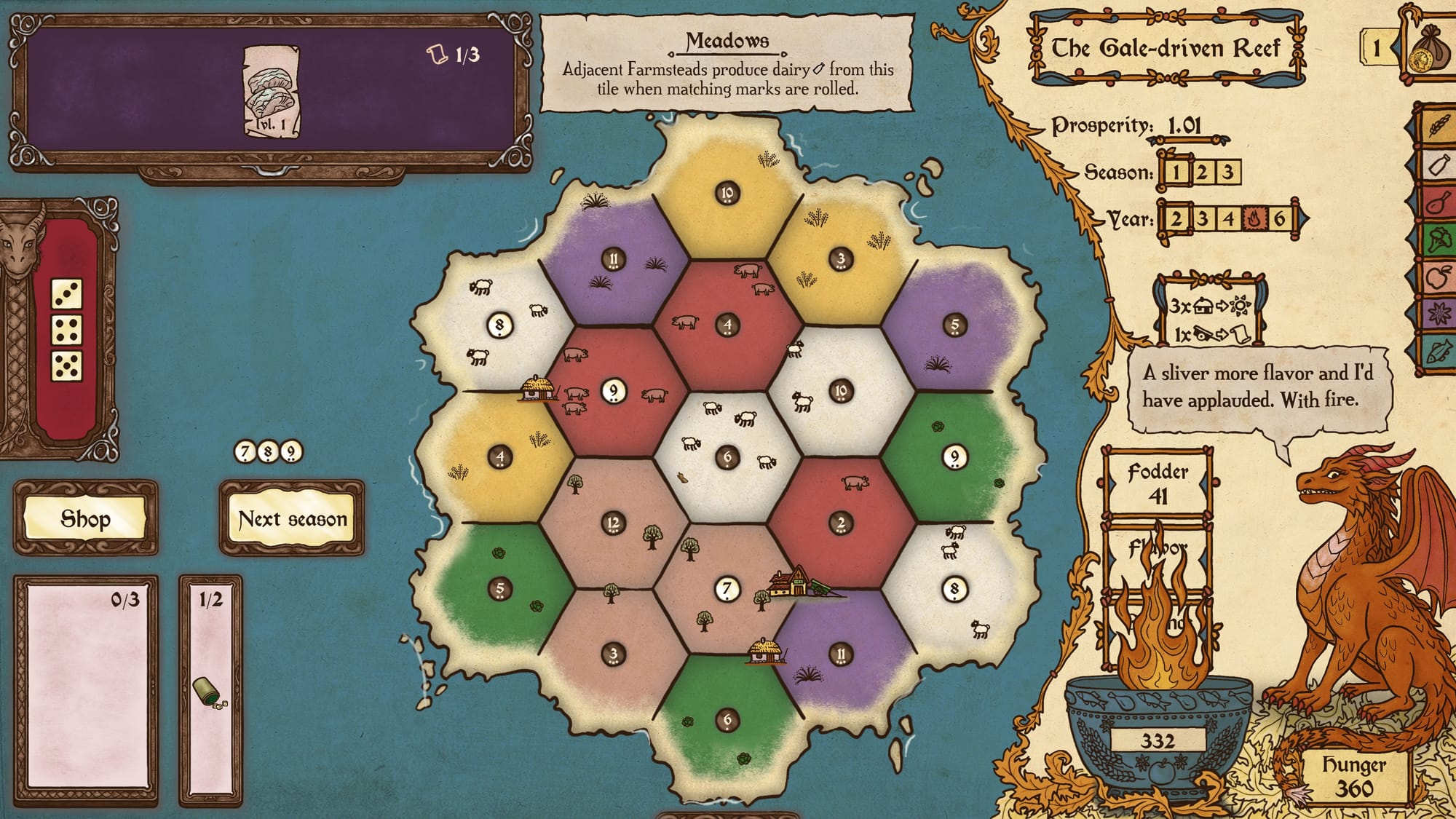Click the Fodder 41 panel
Screen dimensions: 1456x819
pos(1158,483)
